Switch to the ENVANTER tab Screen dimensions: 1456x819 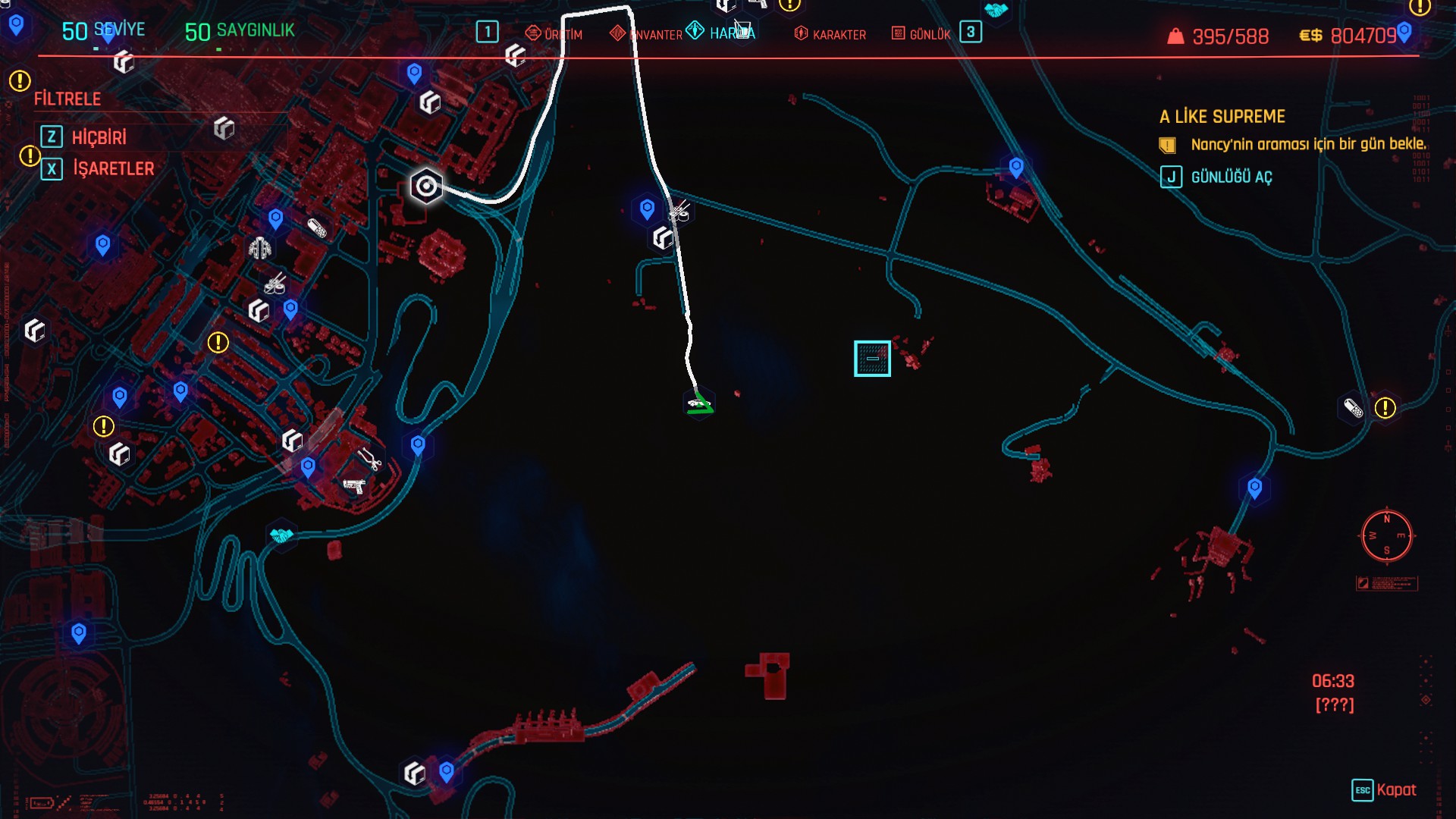click(x=647, y=34)
